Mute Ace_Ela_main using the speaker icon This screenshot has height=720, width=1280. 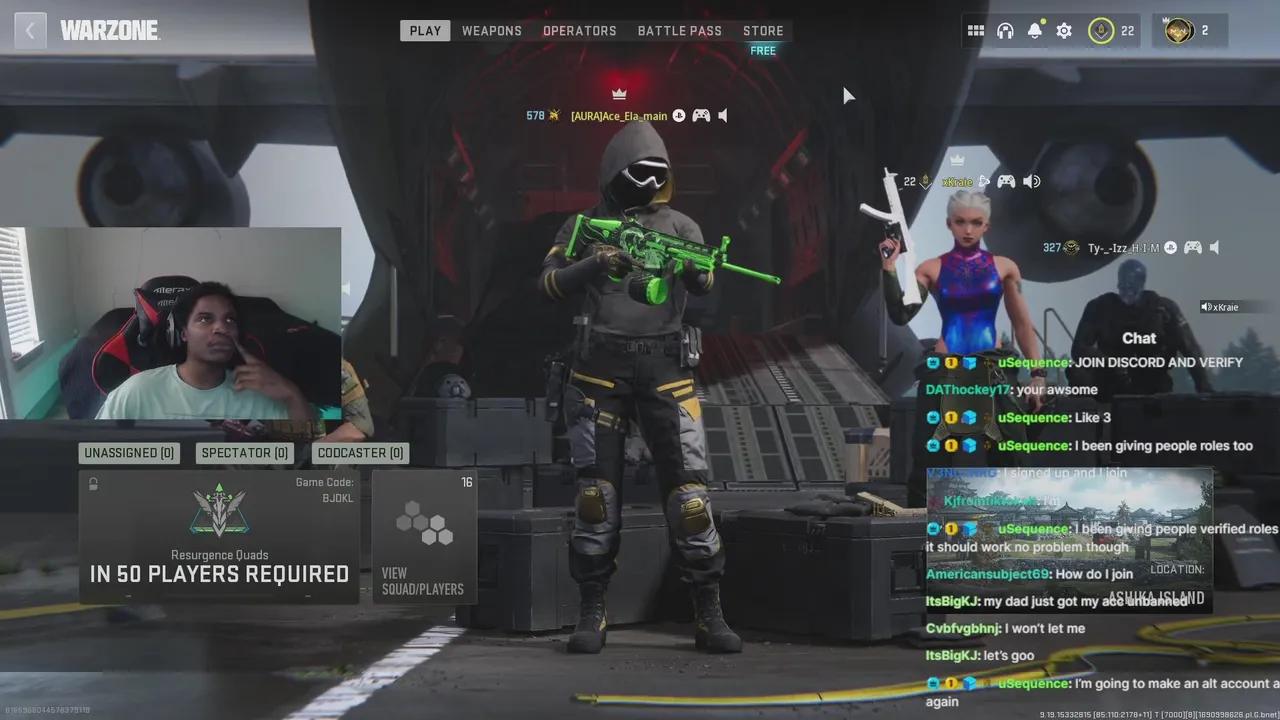tap(722, 114)
